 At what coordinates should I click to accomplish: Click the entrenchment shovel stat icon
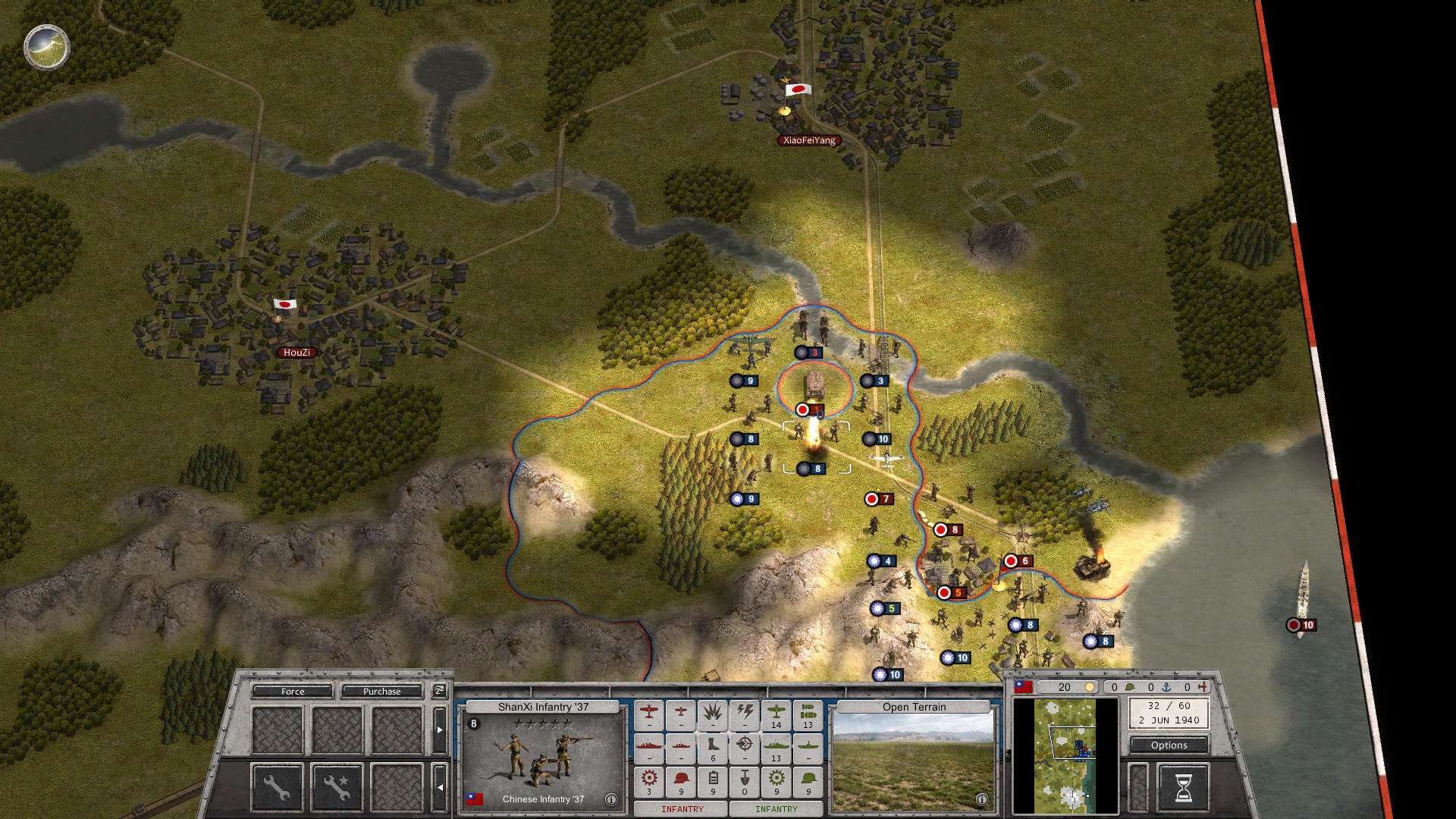coord(745,780)
